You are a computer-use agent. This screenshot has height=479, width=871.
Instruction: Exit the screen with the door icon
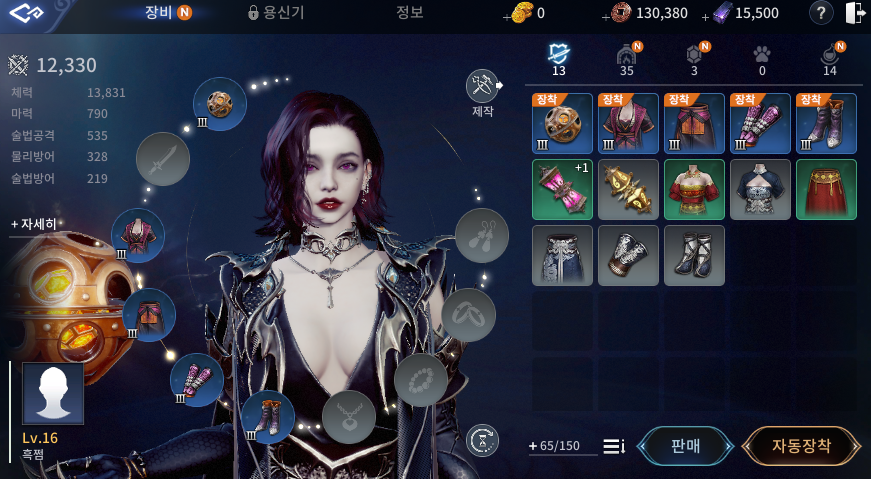855,13
